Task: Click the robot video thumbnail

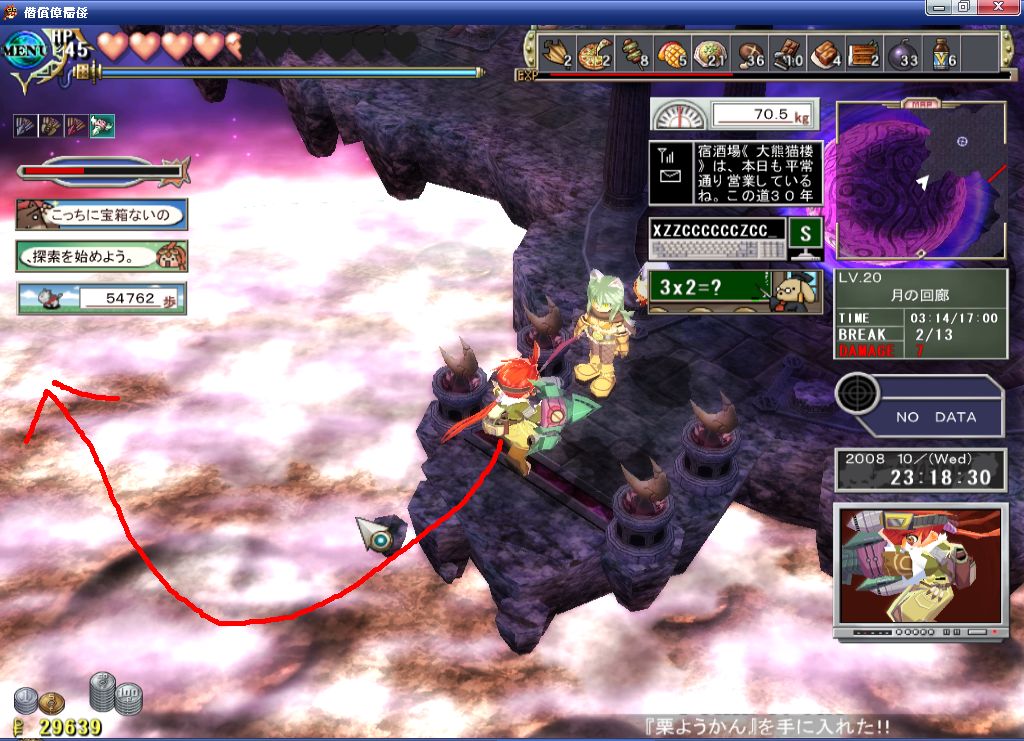Action: pyautogui.click(x=920, y=570)
